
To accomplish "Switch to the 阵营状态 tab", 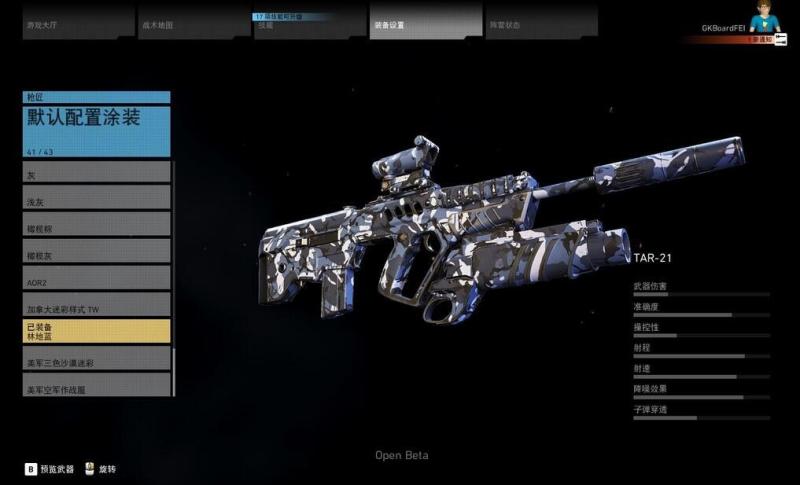I will [x=541, y=22].
